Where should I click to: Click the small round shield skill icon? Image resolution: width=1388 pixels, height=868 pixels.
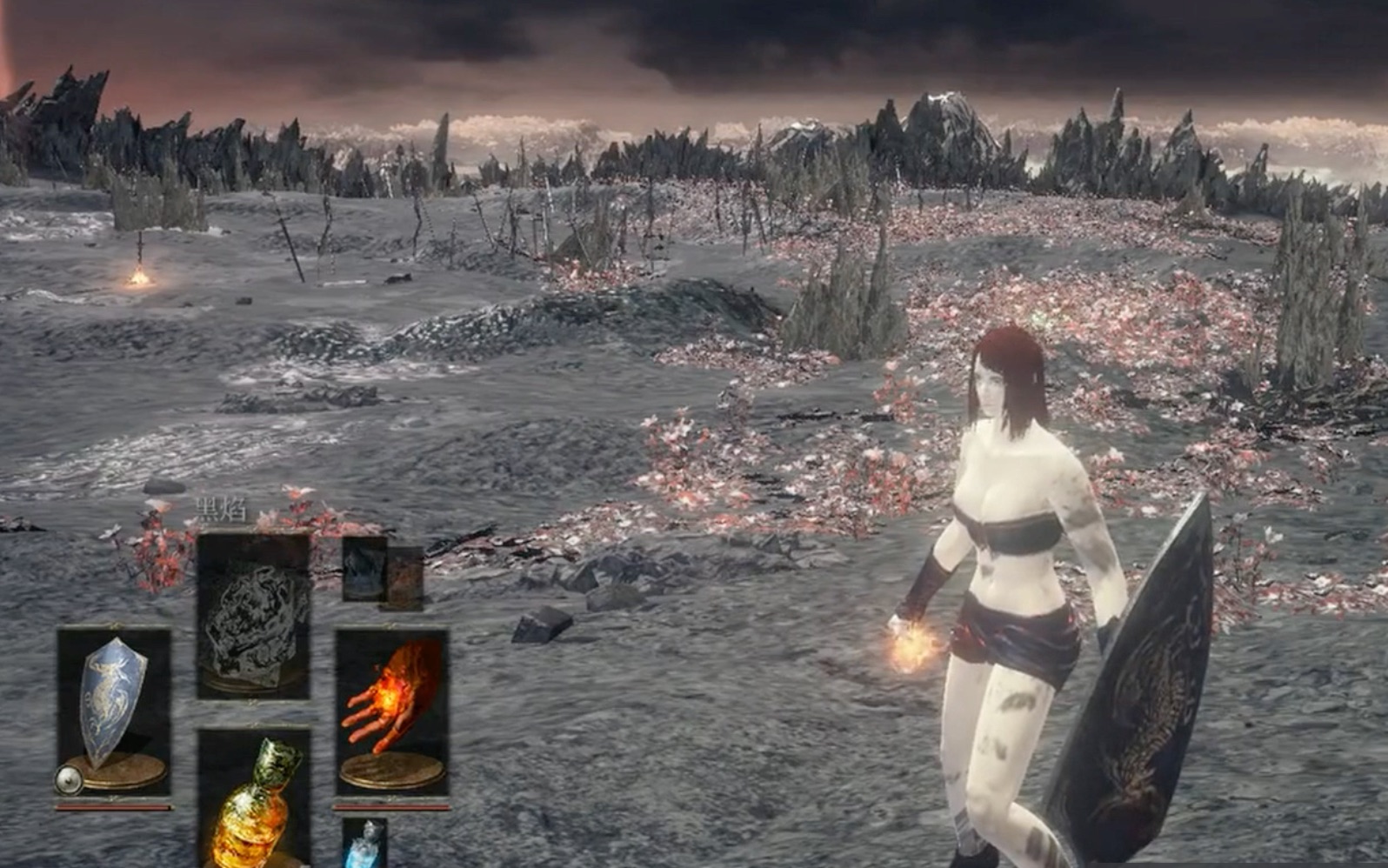[69, 780]
